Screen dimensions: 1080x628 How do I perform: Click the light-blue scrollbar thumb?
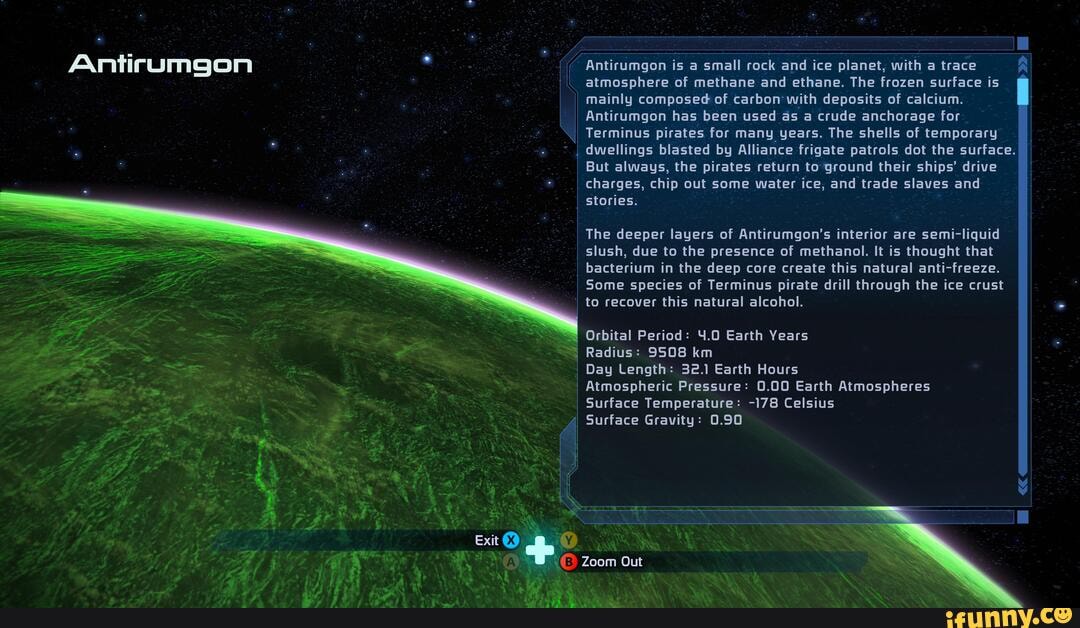pyautogui.click(x=1022, y=91)
